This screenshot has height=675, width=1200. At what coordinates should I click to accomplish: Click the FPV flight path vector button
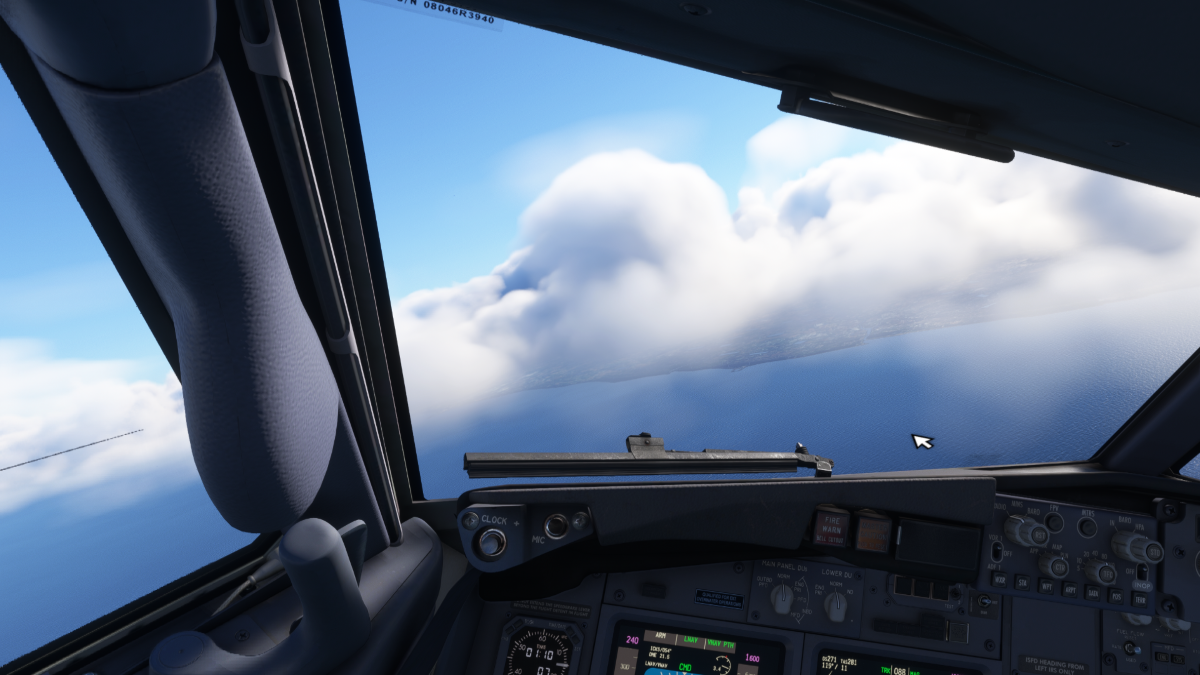click(x=1053, y=522)
